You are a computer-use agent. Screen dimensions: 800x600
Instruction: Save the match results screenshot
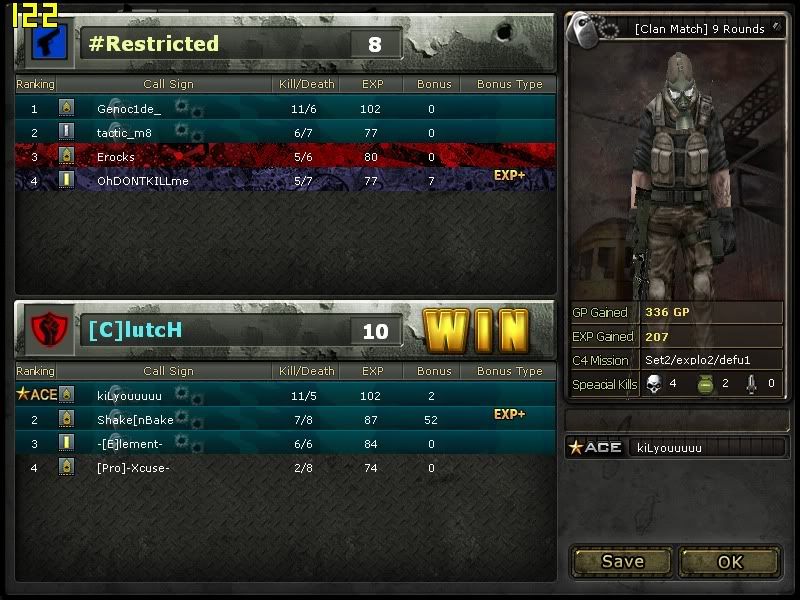click(622, 562)
